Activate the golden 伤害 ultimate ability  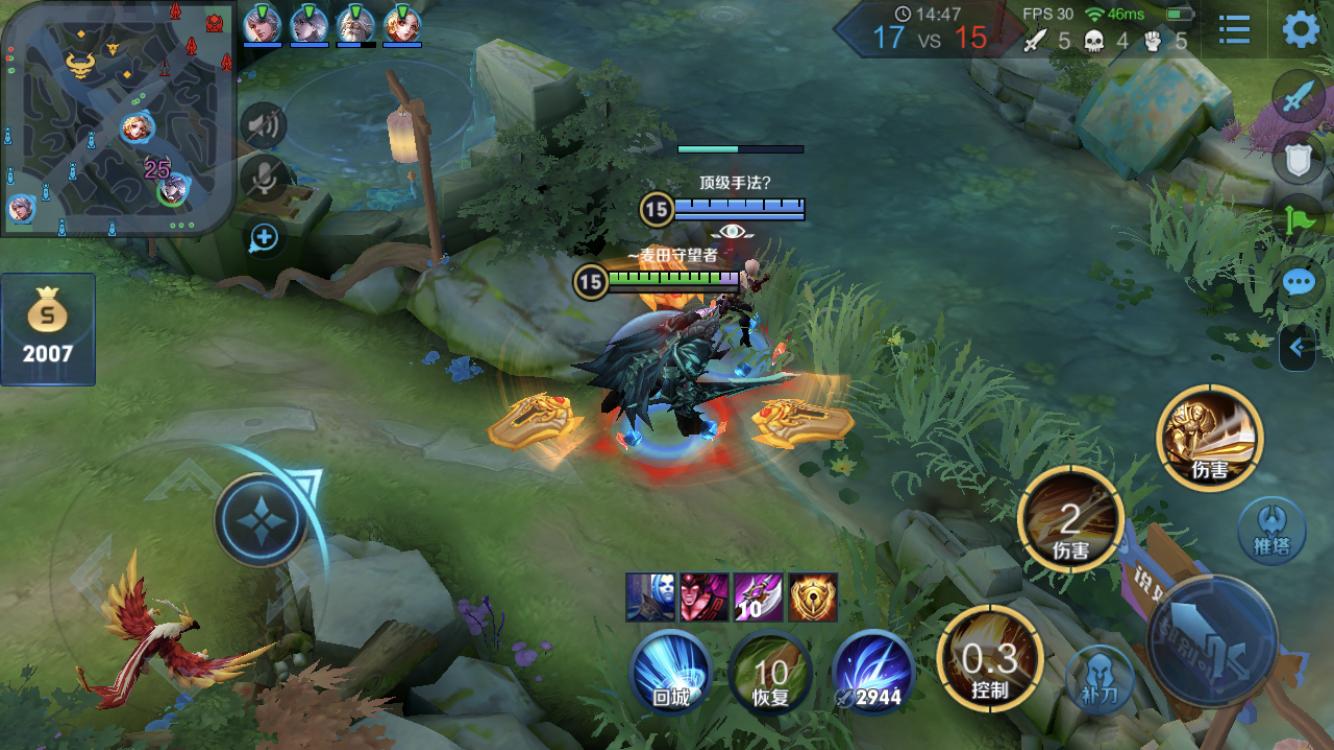tap(1209, 437)
